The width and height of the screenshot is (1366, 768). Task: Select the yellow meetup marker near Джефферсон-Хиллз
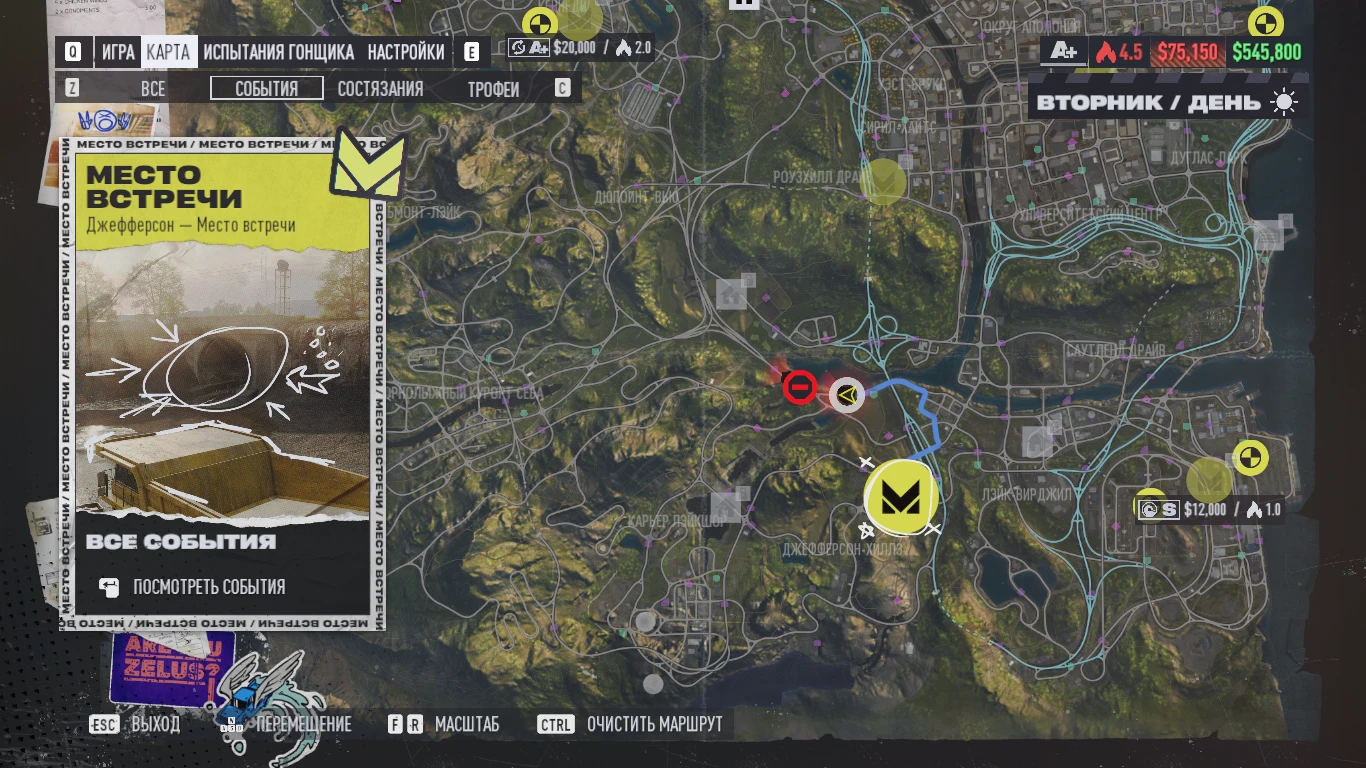coord(899,496)
